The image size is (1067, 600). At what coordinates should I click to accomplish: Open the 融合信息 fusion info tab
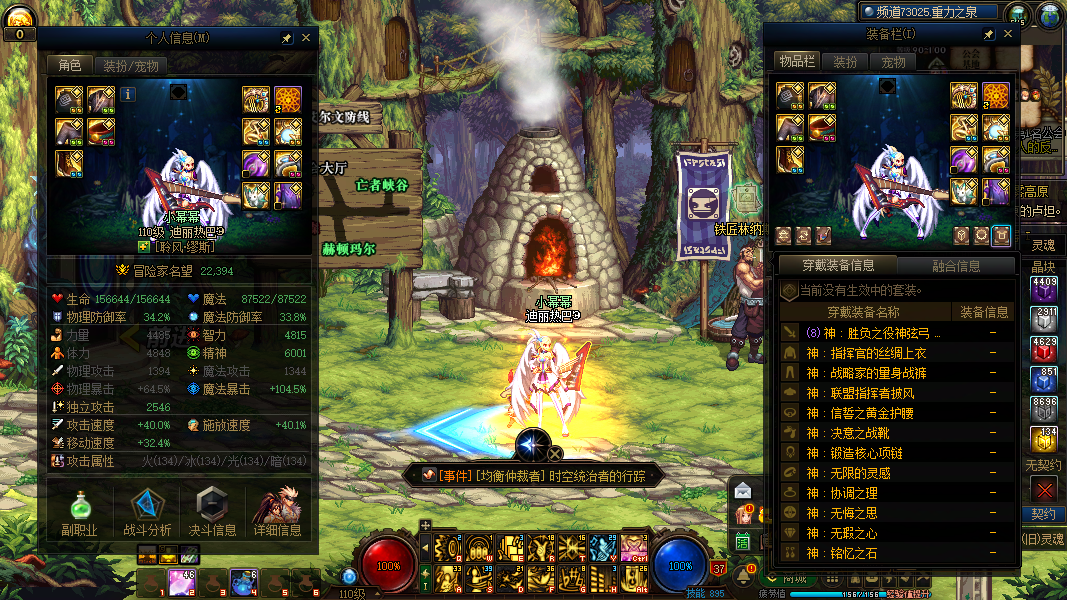(956, 266)
